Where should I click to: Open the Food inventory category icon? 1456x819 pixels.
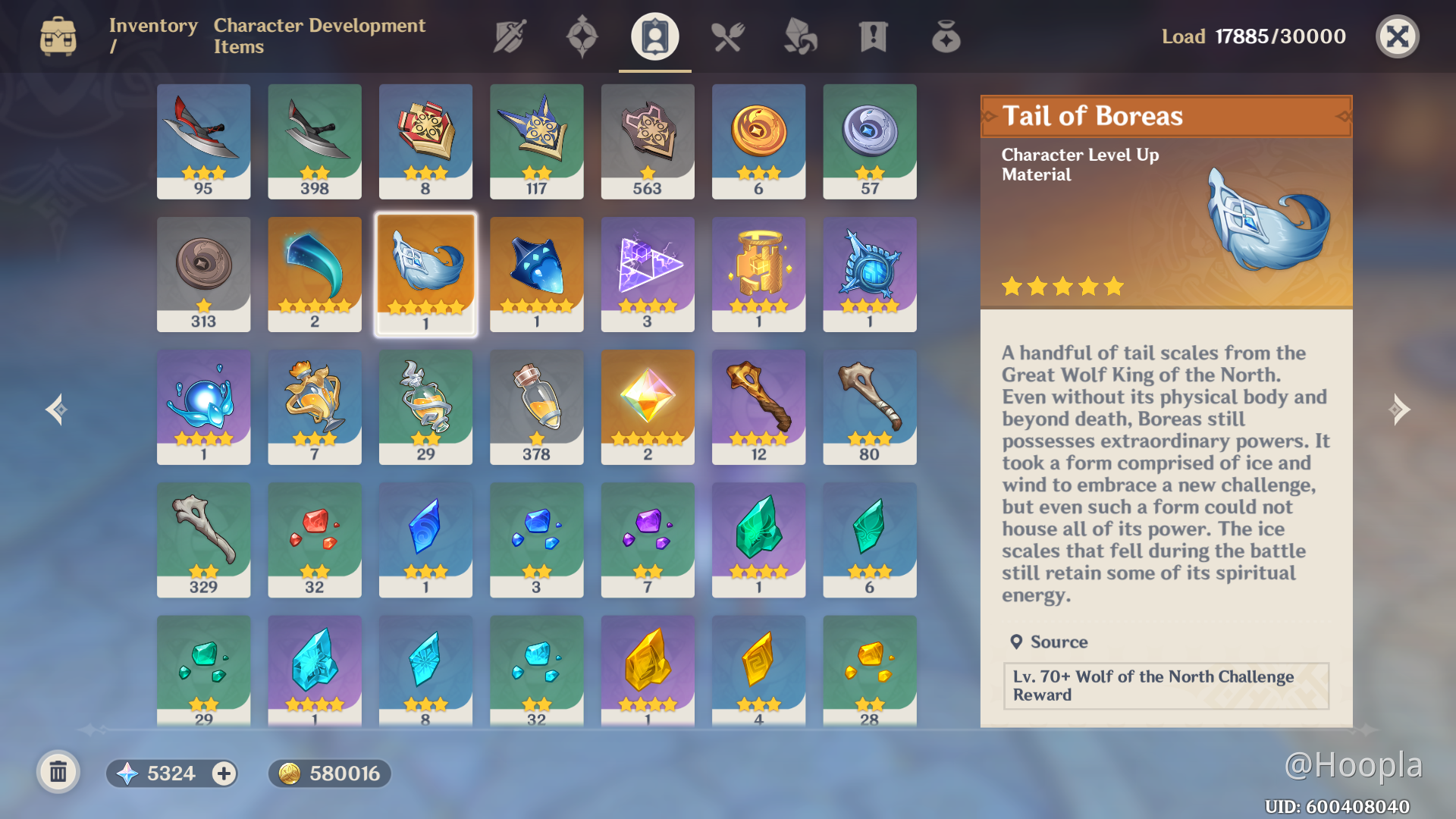coord(727,36)
